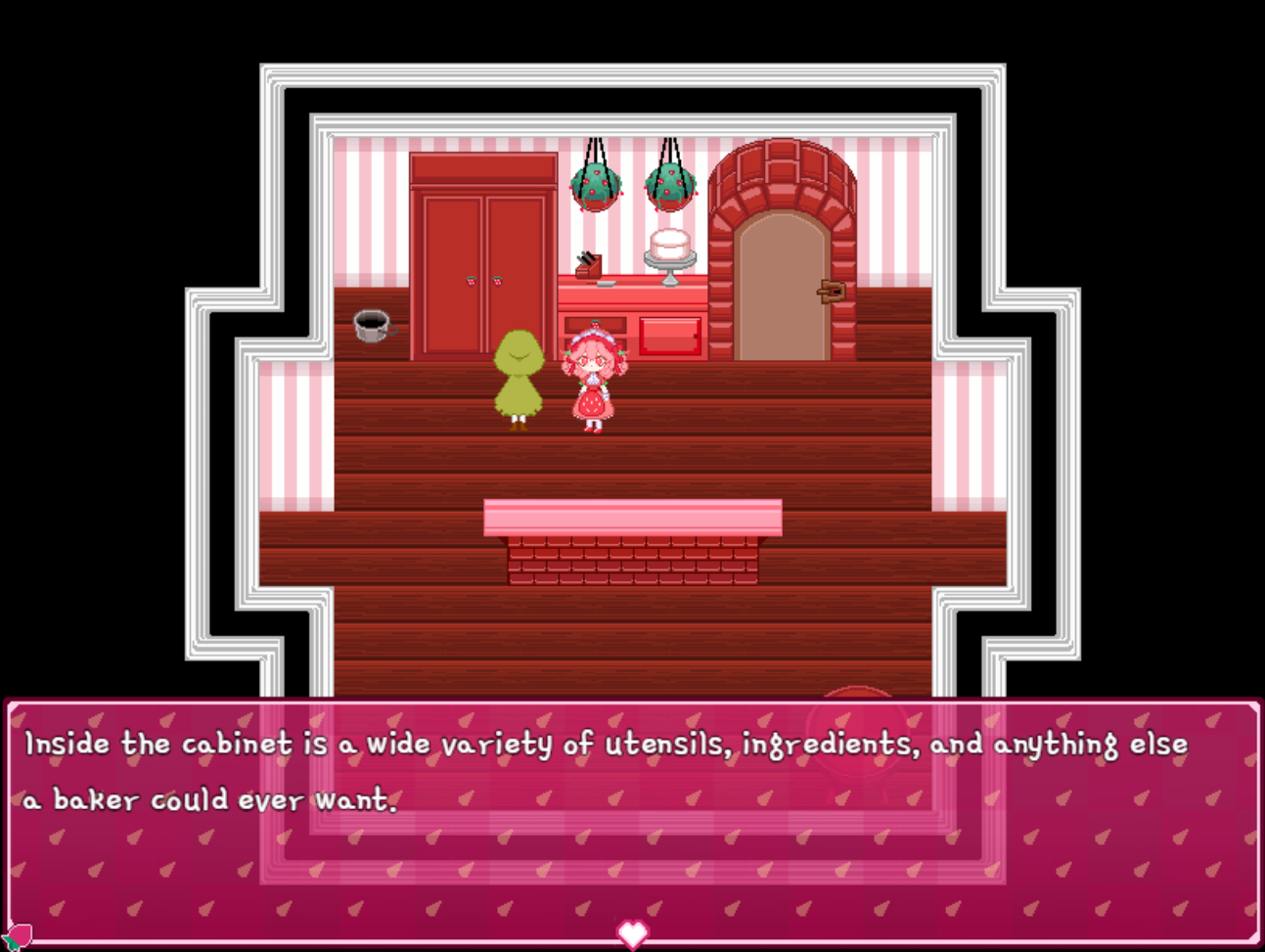The height and width of the screenshot is (952, 1265).
Task: Click the door handle on the arched door
Action: 830,292
